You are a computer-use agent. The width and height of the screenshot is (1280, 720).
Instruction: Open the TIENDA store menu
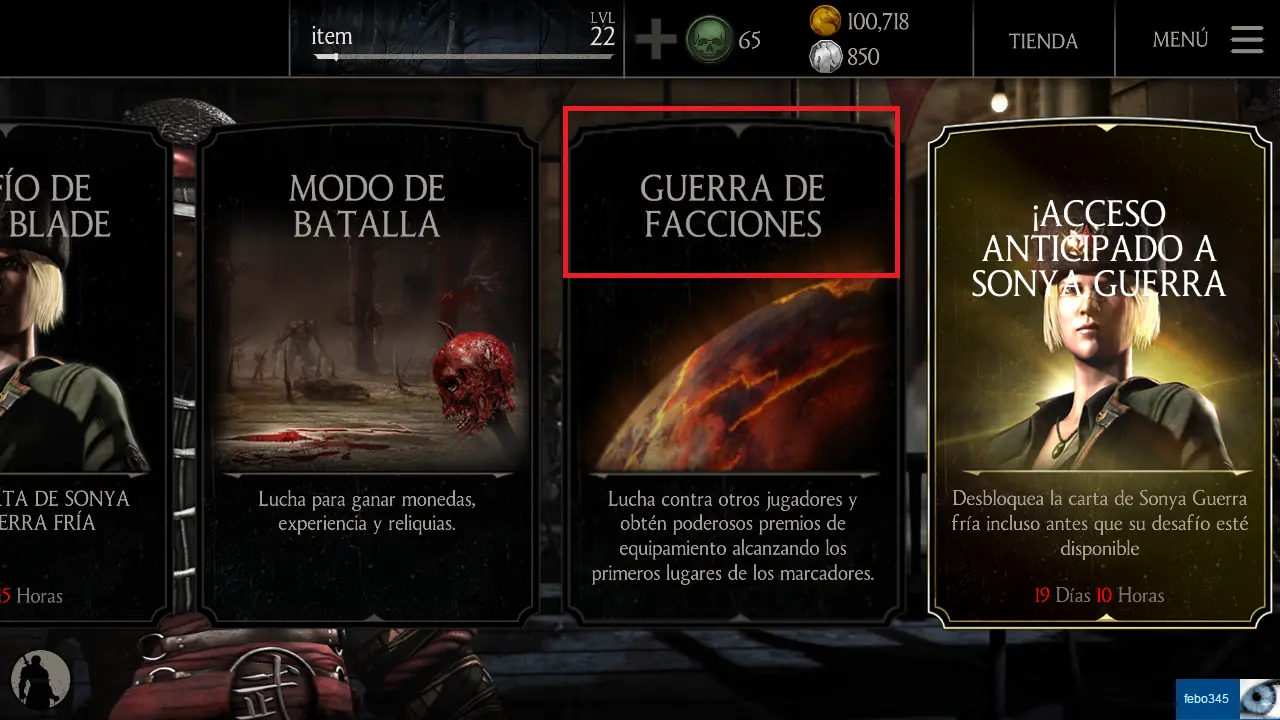[x=1043, y=41]
